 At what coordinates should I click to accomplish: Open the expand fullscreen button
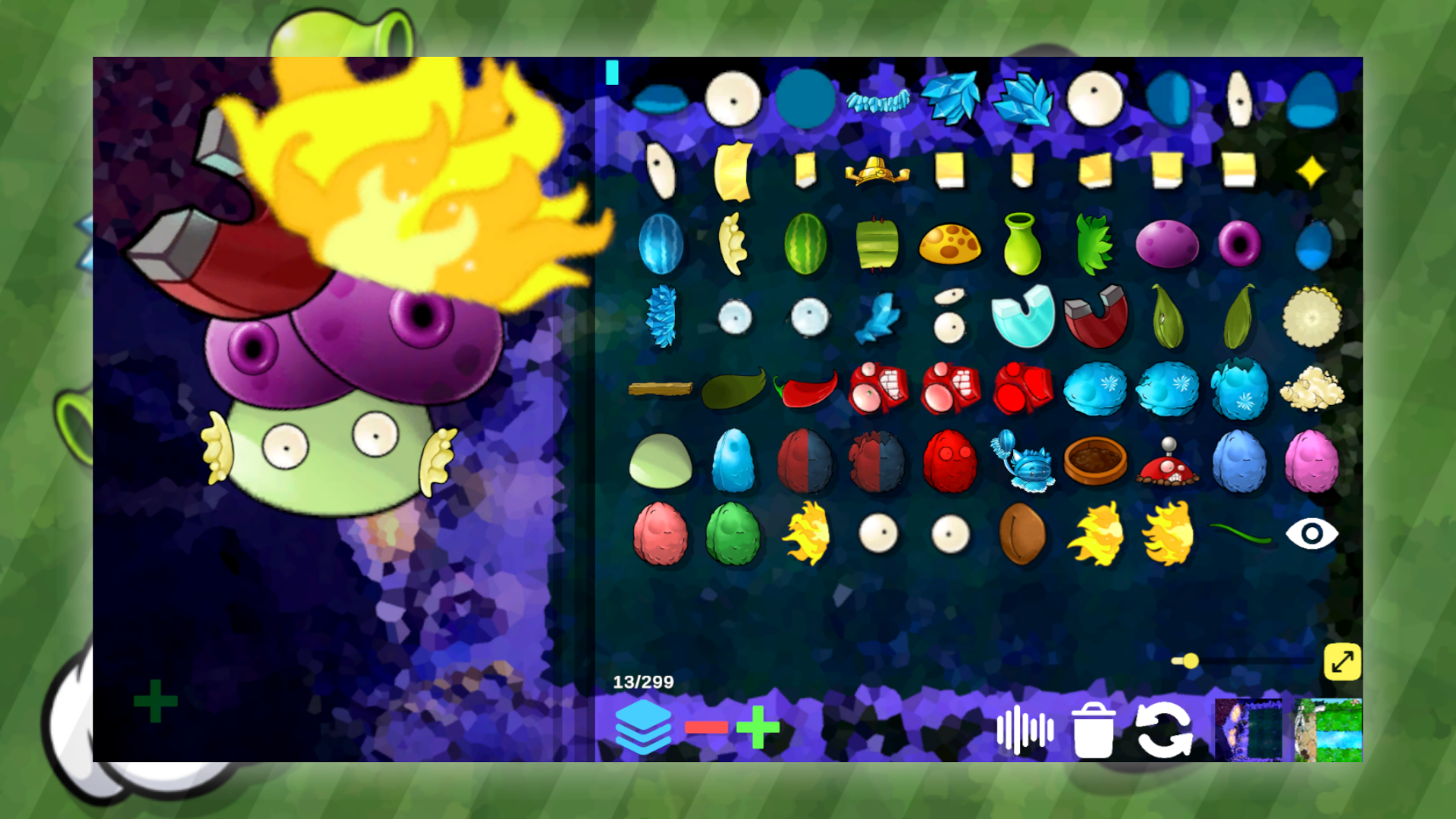point(1344,662)
